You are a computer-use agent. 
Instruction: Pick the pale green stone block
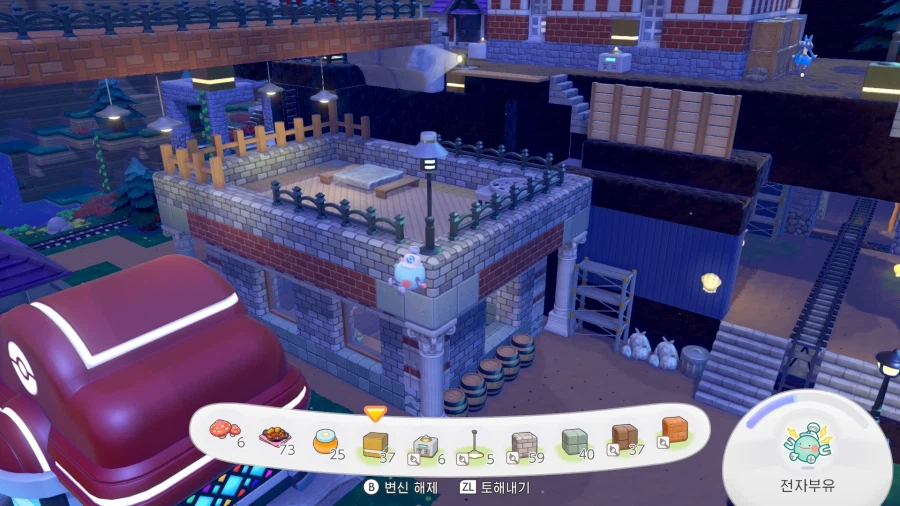(x=573, y=440)
